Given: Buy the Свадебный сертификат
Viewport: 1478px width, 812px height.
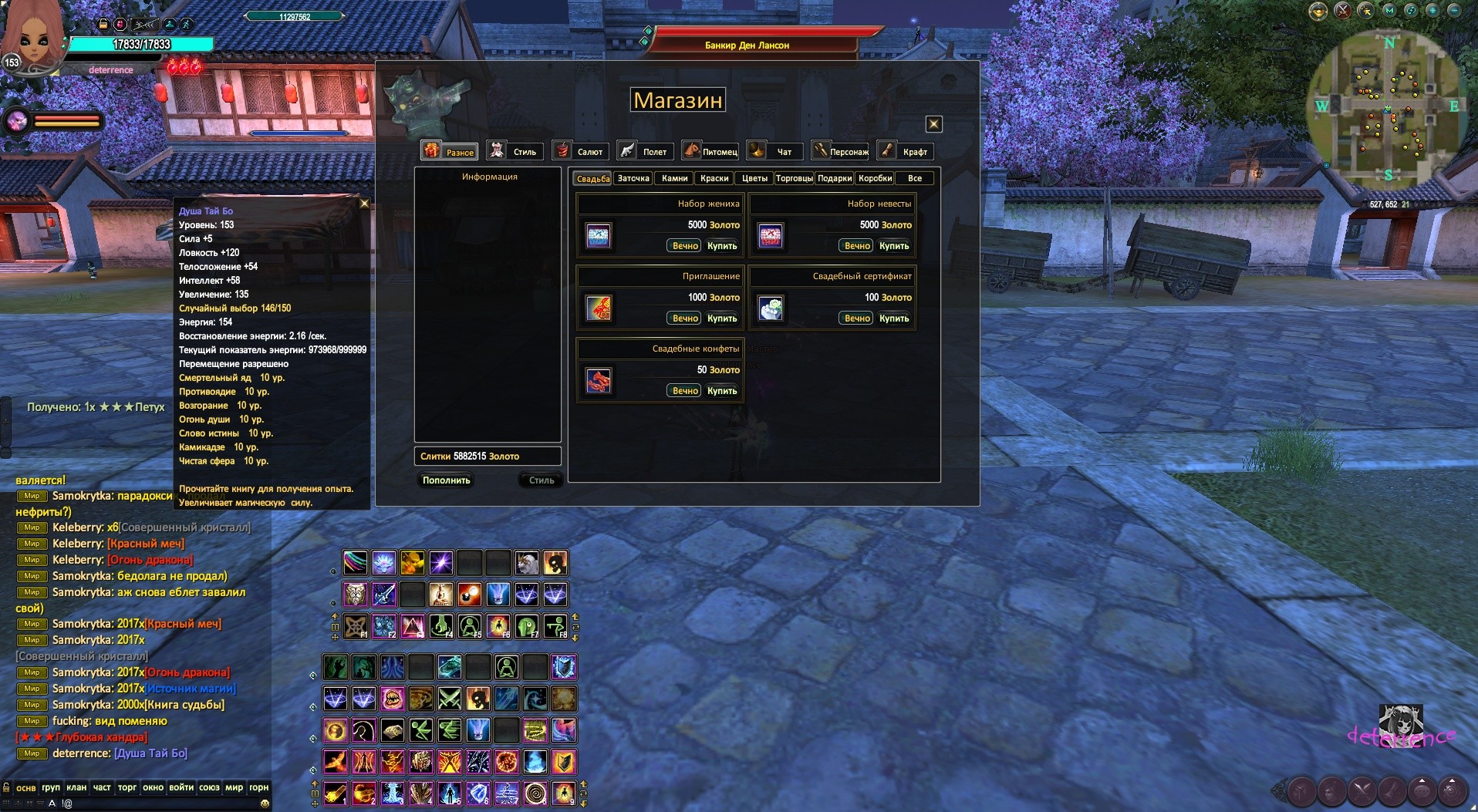Looking at the screenshot, I should coord(894,318).
